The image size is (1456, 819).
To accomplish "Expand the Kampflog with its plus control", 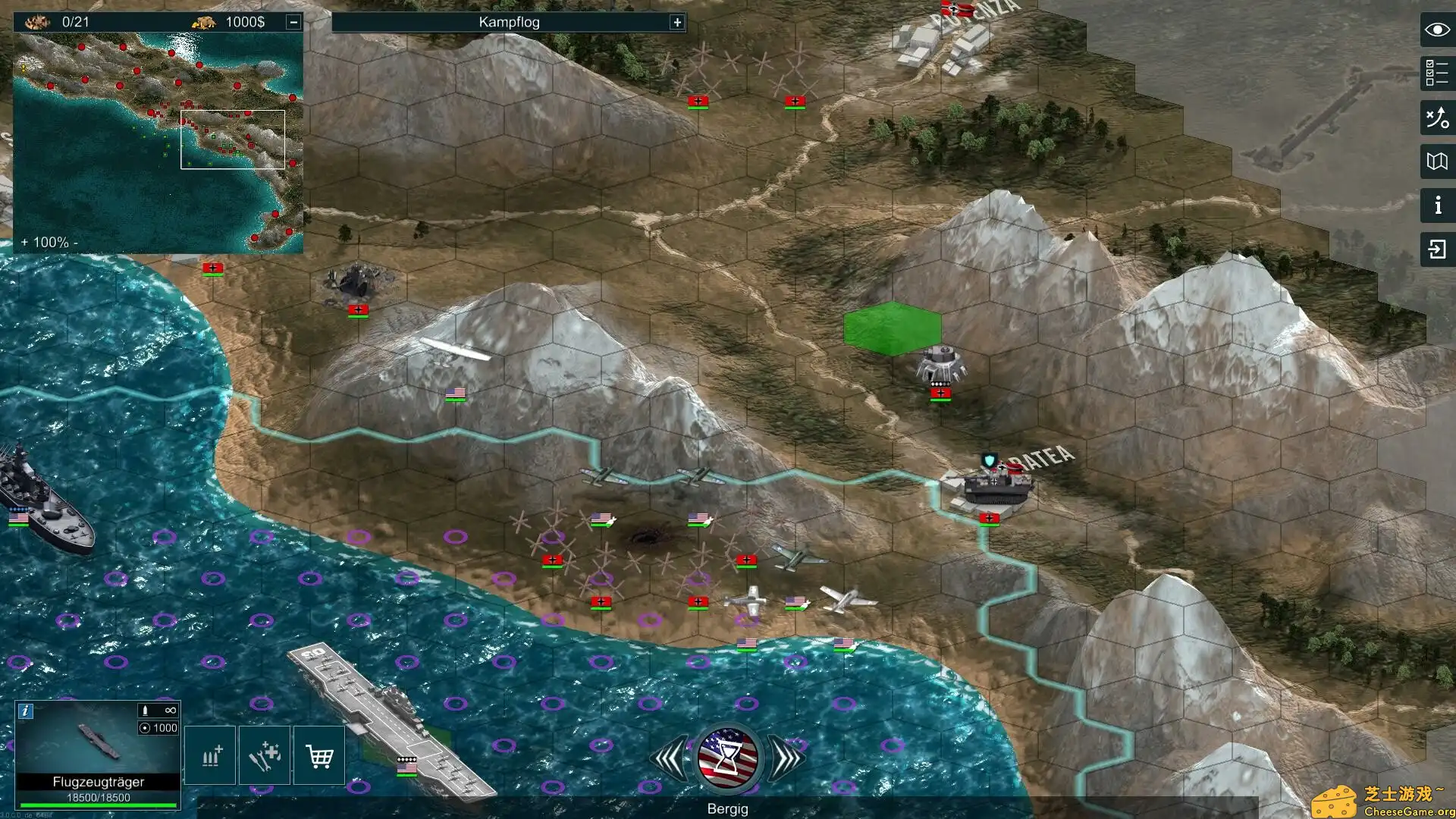I will coord(676,22).
